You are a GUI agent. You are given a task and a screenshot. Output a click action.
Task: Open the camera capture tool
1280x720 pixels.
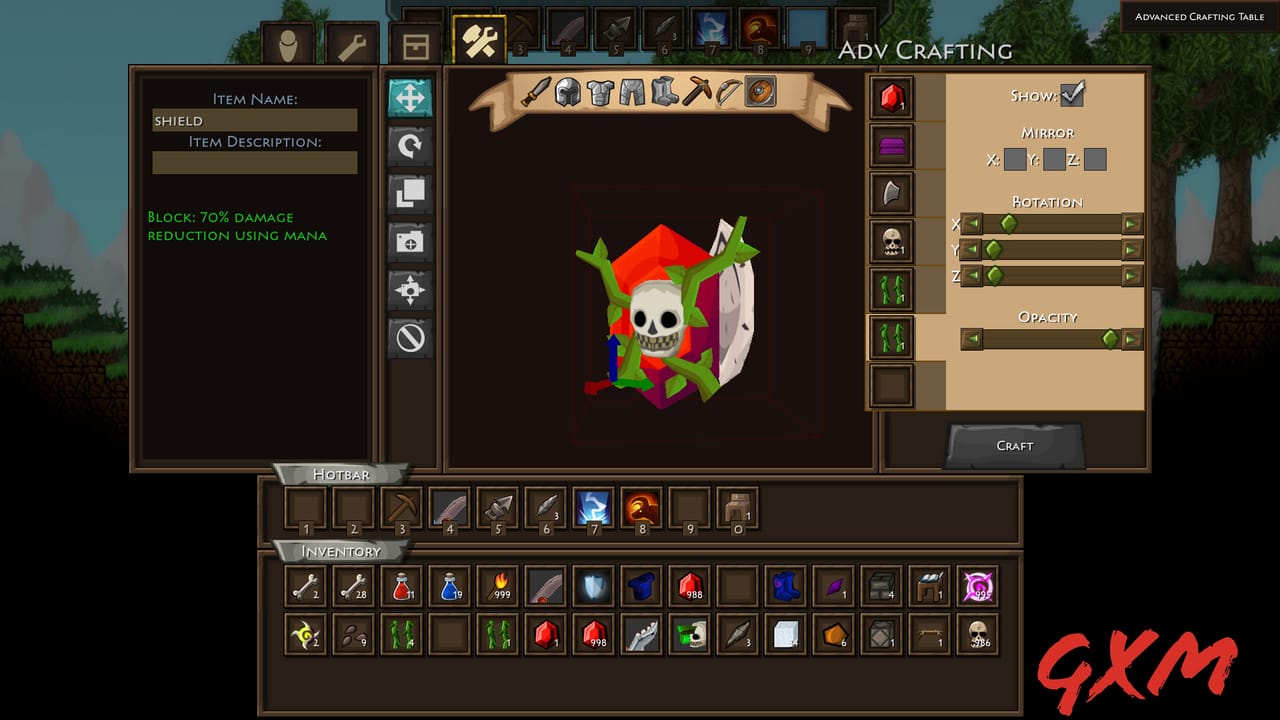pos(410,241)
